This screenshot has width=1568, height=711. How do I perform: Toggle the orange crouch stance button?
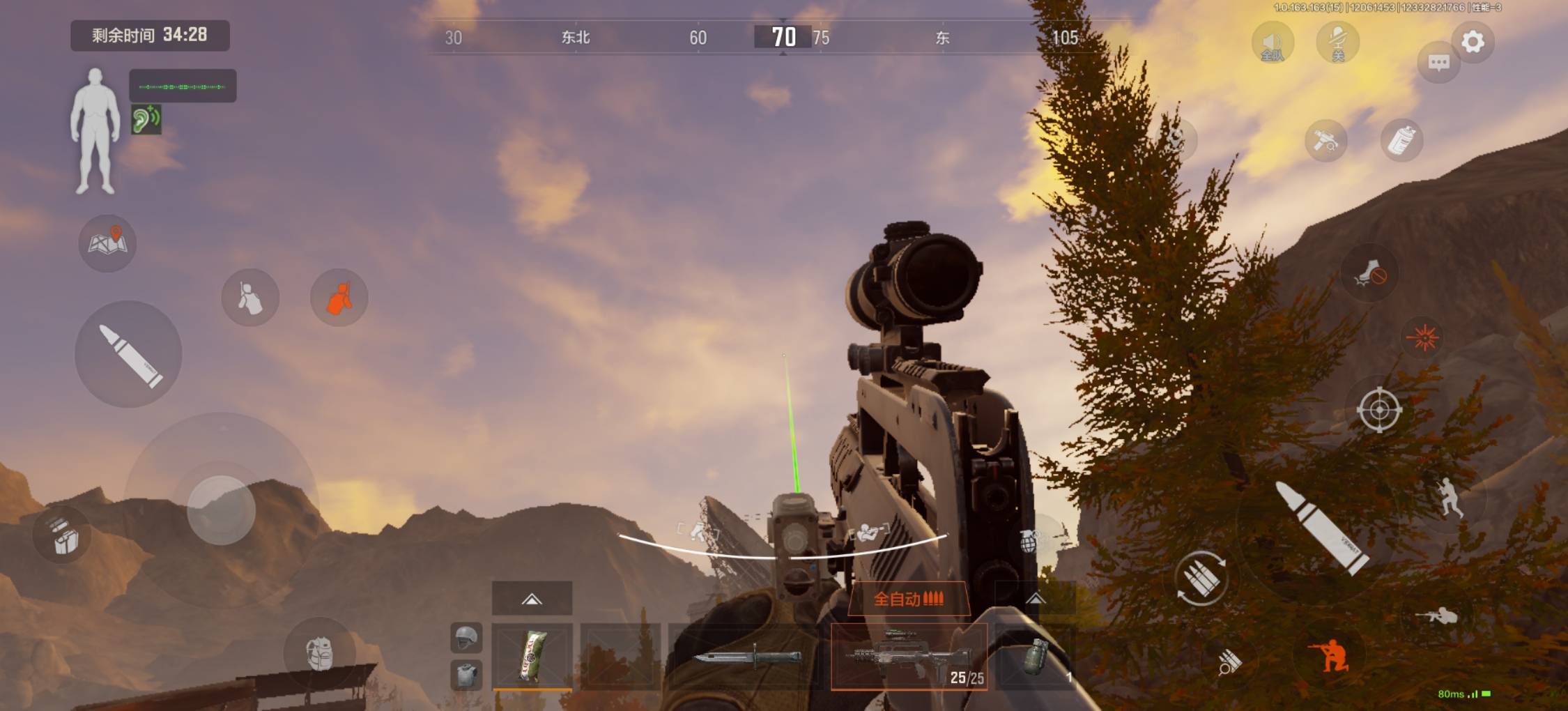click(1329, 655)
